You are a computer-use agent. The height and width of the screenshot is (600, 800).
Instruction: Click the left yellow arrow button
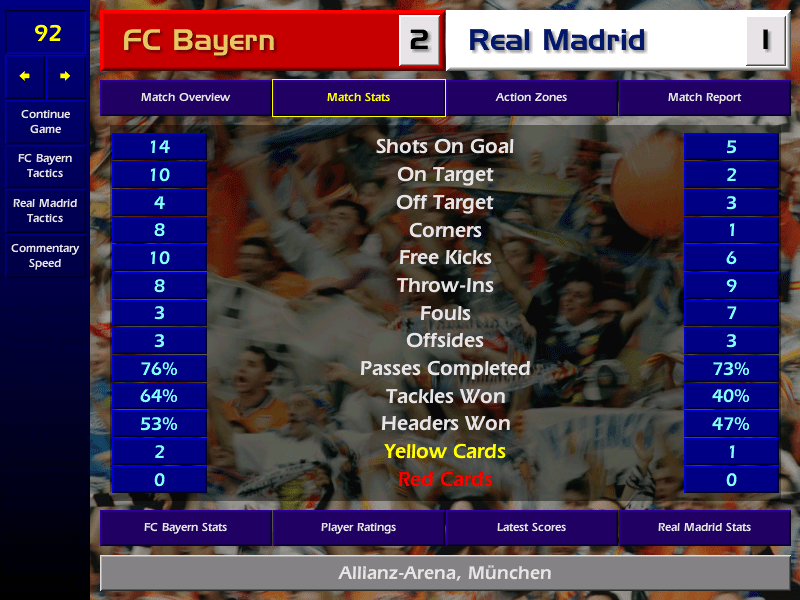25,76
